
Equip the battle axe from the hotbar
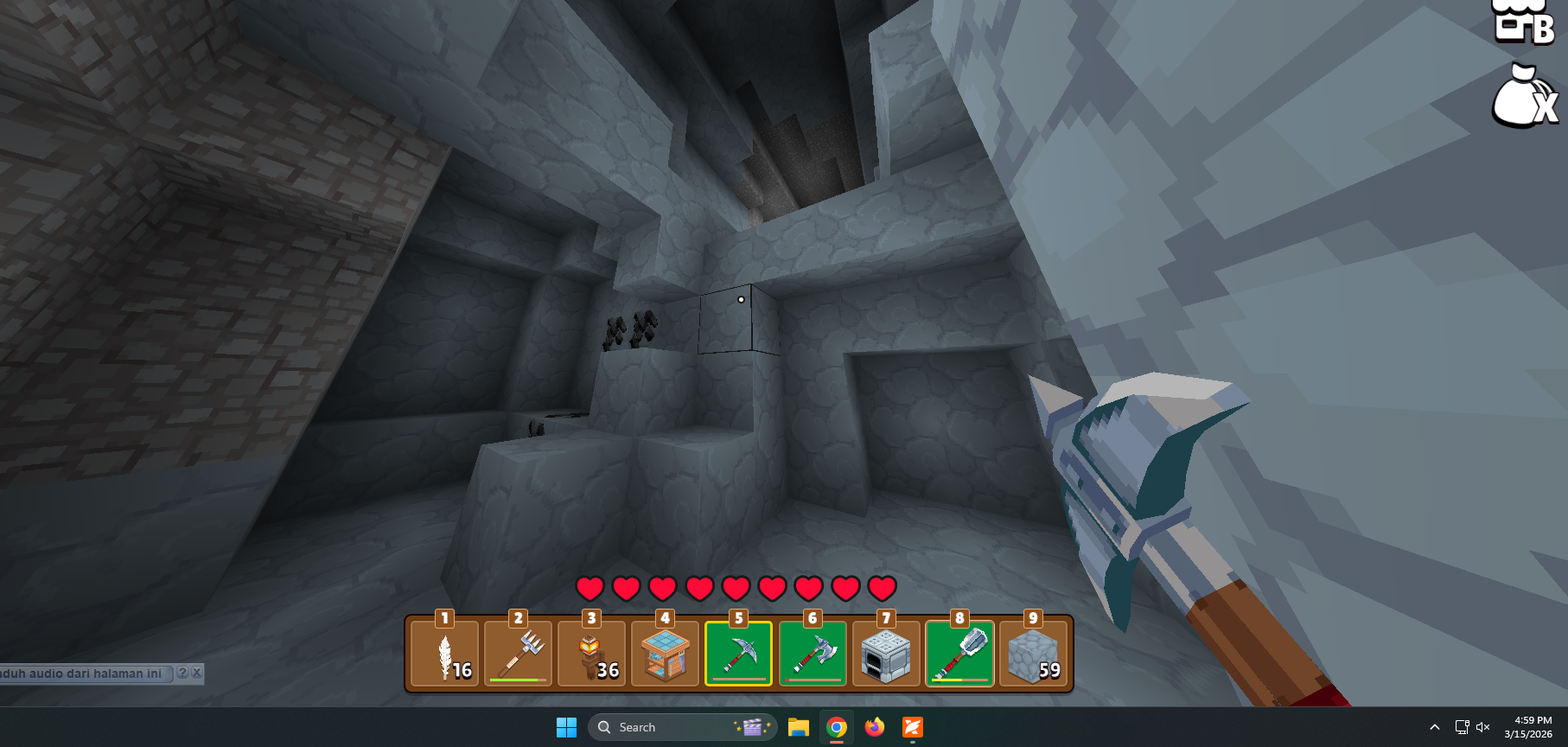tap(812, 654)
